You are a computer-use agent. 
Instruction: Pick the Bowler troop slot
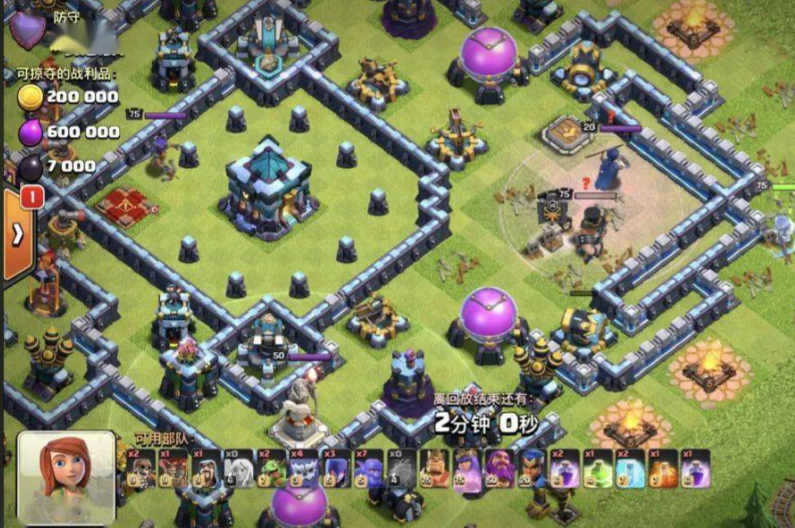pyautogui.click(x=368, y=468)
